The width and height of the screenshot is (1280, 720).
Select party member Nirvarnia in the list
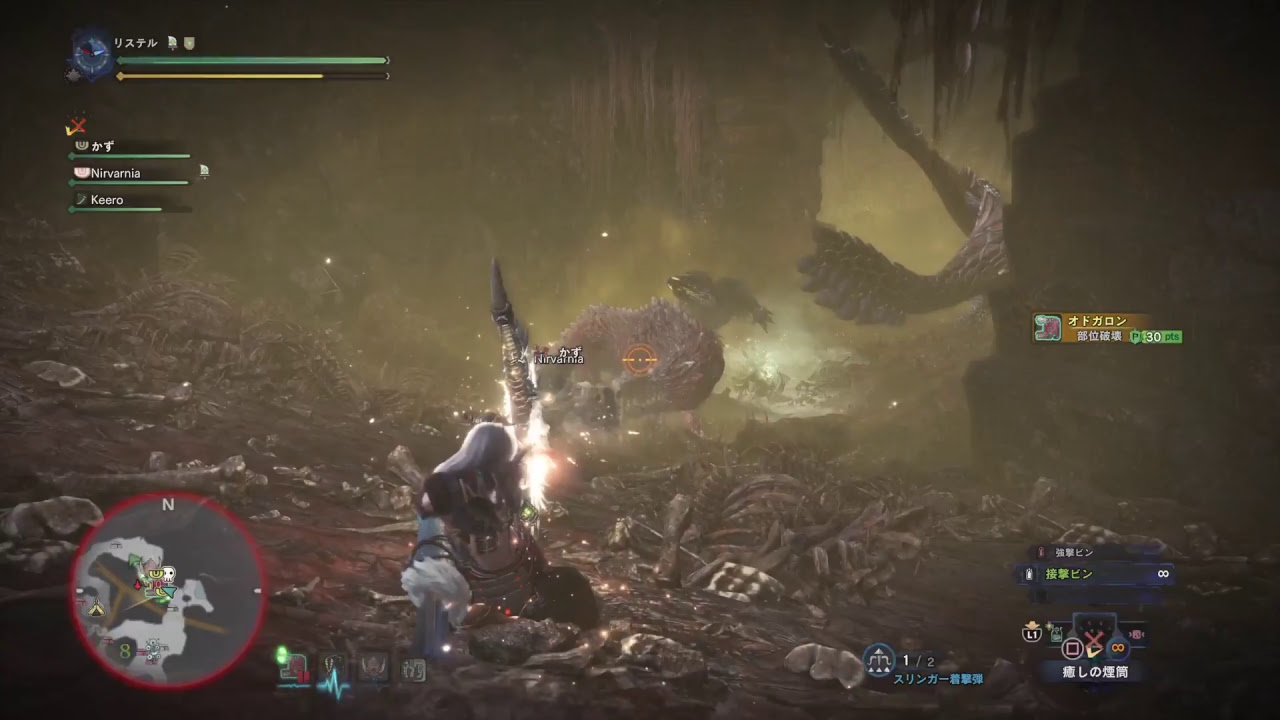tap(115, 173)
